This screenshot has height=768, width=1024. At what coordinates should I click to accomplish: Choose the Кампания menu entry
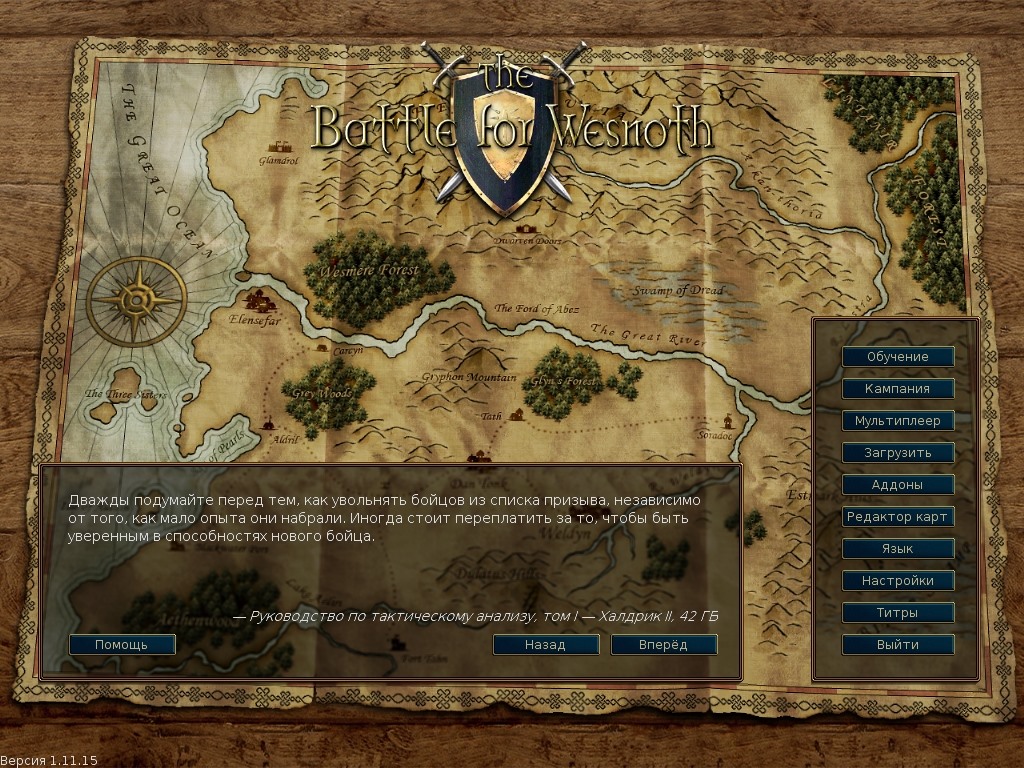[x=897, y=389]
